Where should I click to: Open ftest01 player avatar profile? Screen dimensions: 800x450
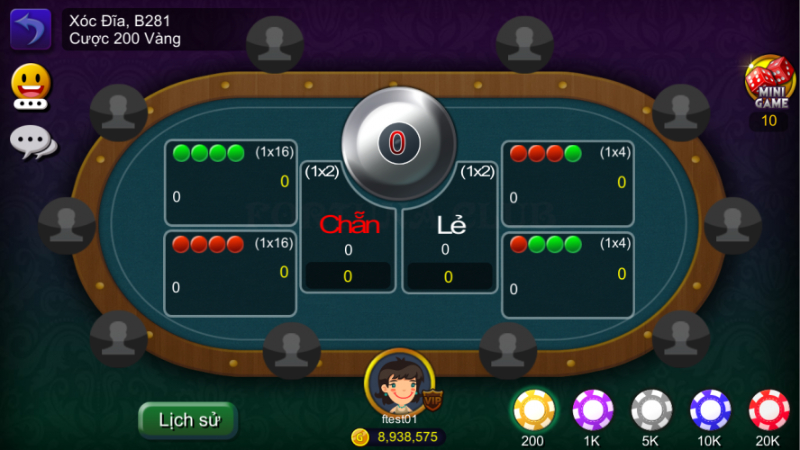coord(399,382)
